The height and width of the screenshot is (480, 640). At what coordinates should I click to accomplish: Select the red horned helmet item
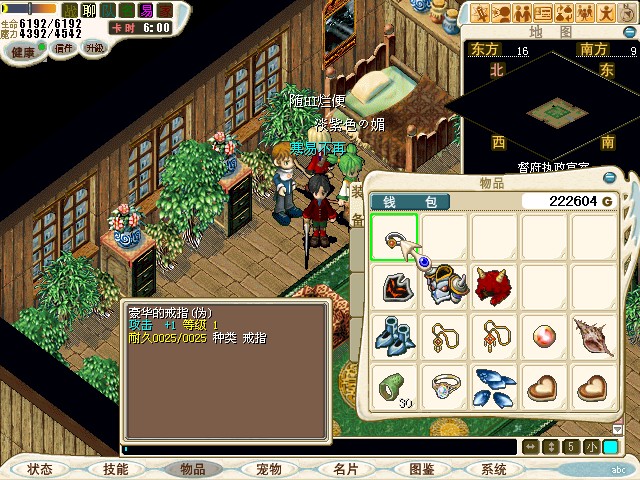coord(494,287)
